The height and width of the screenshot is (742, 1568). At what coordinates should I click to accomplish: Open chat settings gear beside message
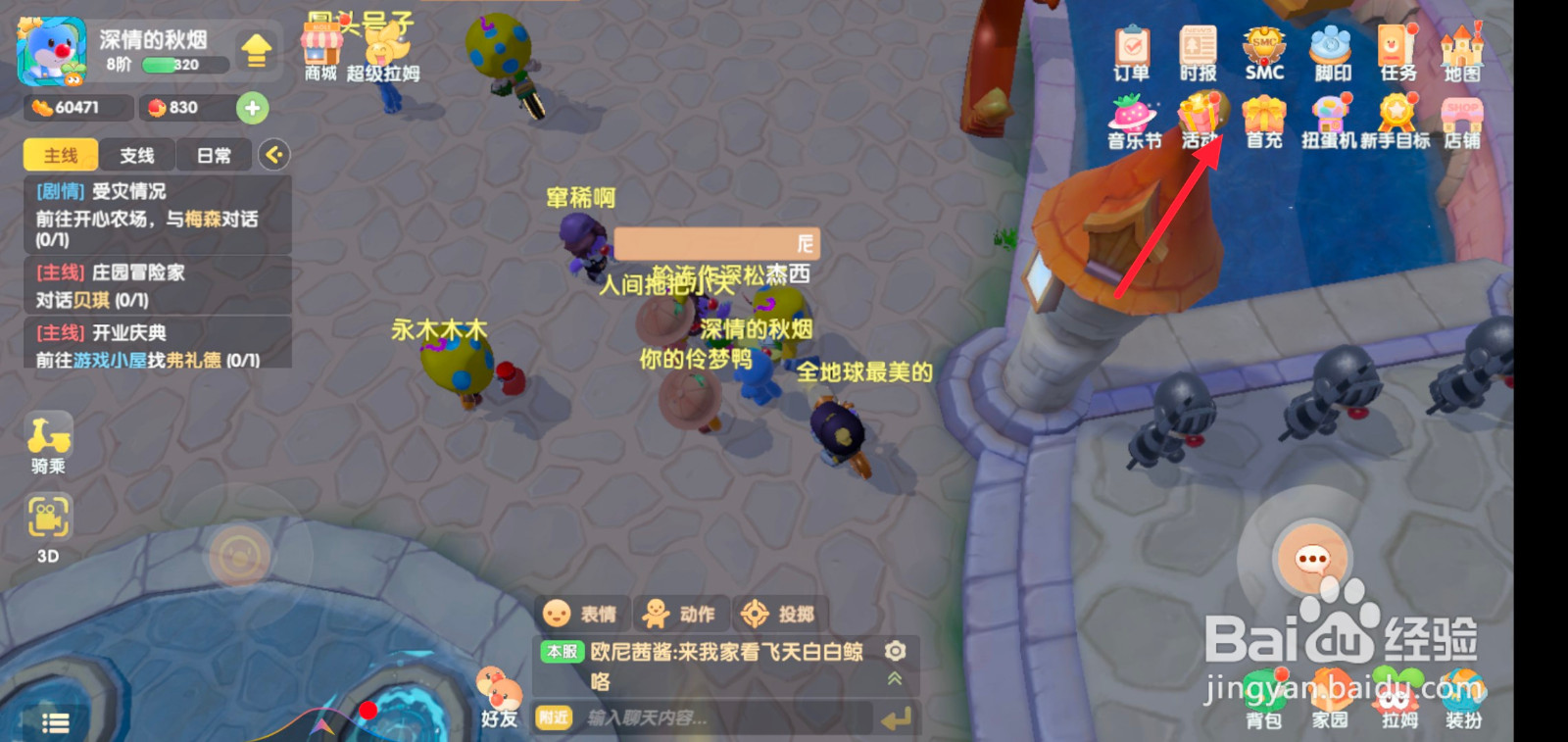coord(893,650)
